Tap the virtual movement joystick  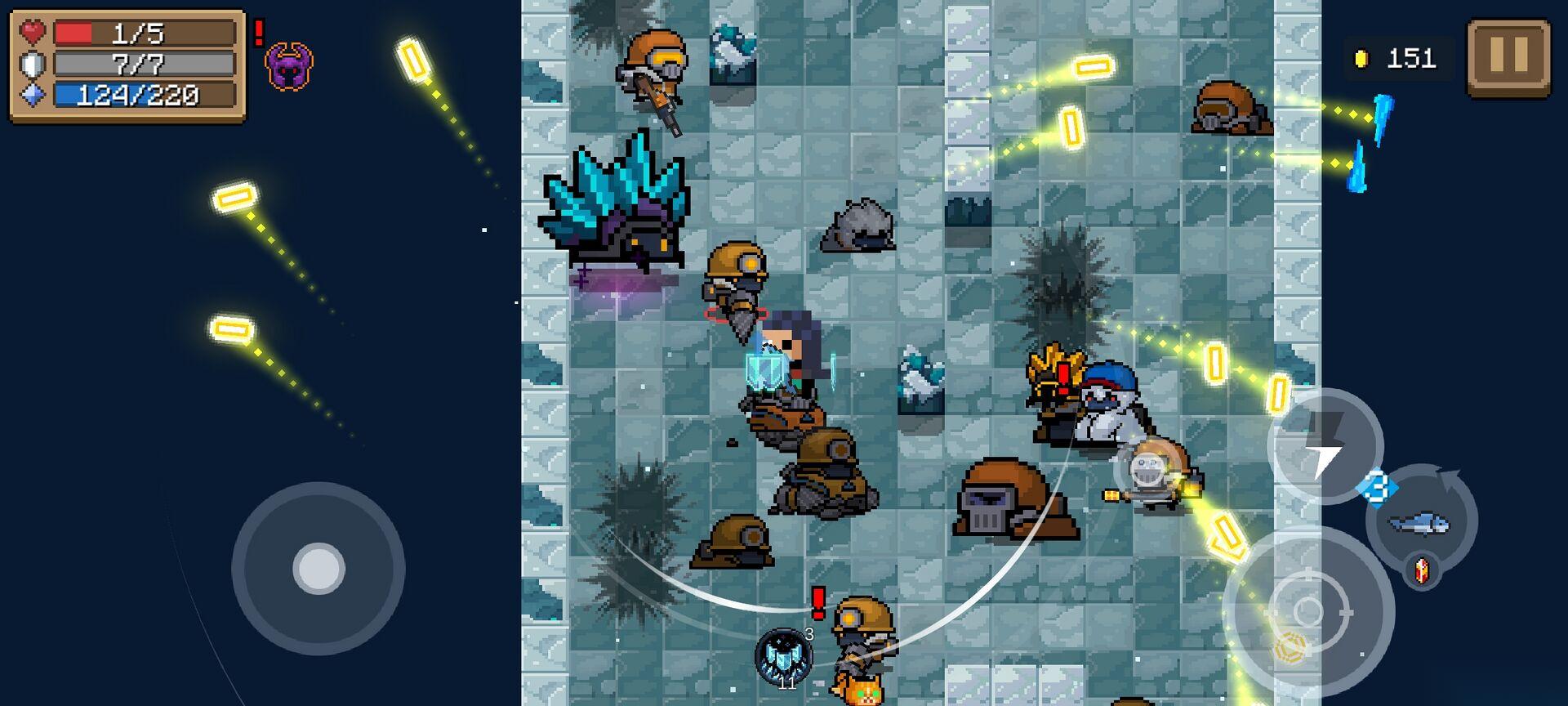(318, 568)
